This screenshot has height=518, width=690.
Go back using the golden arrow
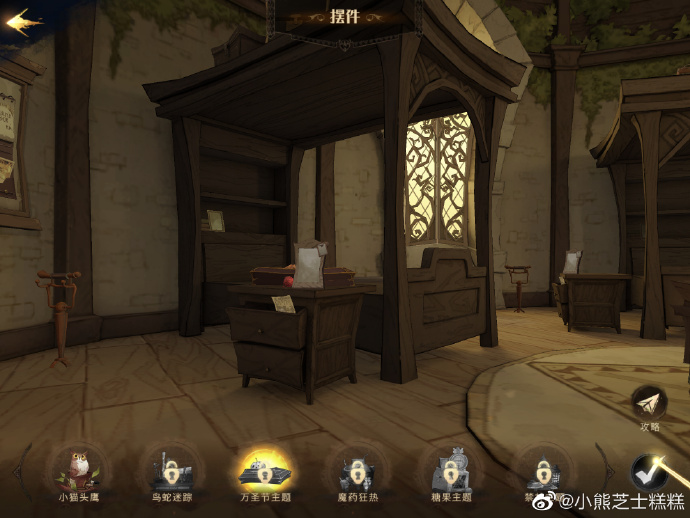click(24, 22)
